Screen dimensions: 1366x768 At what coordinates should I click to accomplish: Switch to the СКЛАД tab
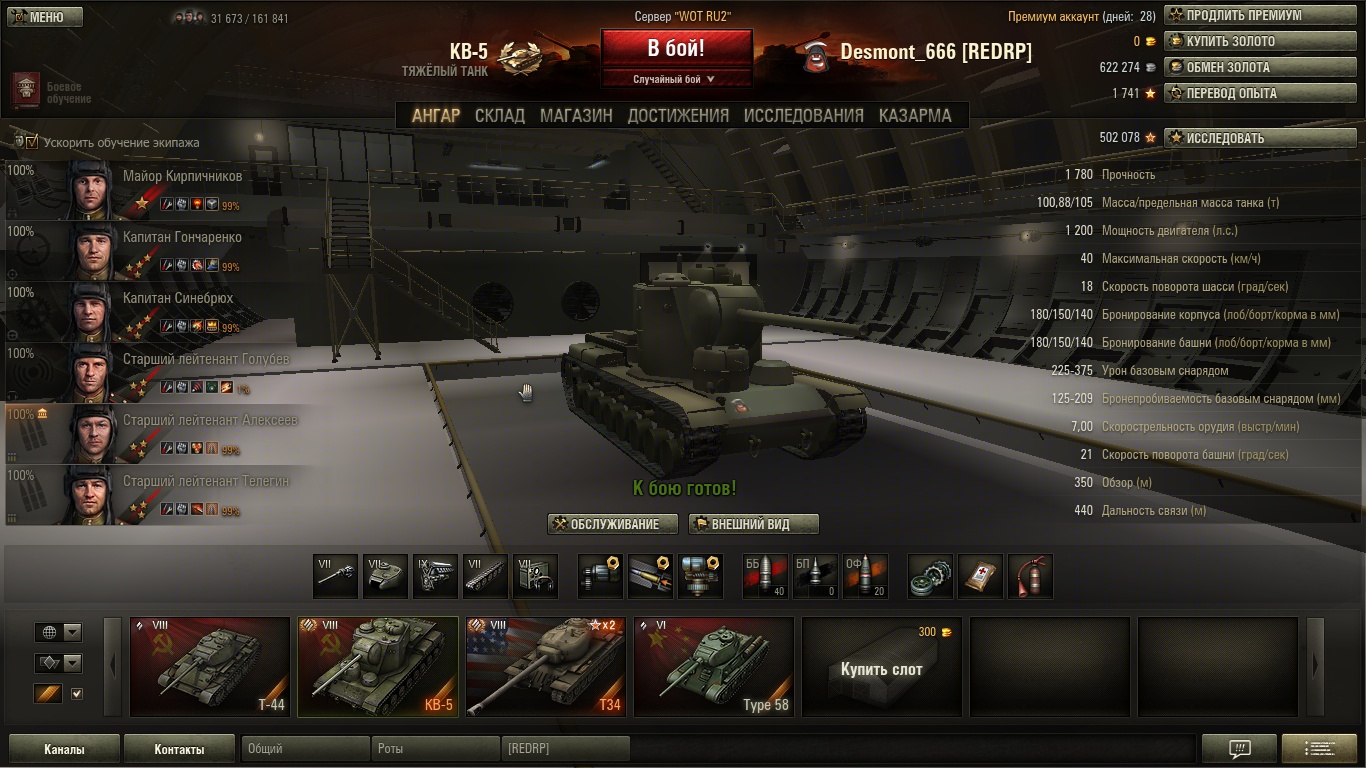(x=499, y=115)
